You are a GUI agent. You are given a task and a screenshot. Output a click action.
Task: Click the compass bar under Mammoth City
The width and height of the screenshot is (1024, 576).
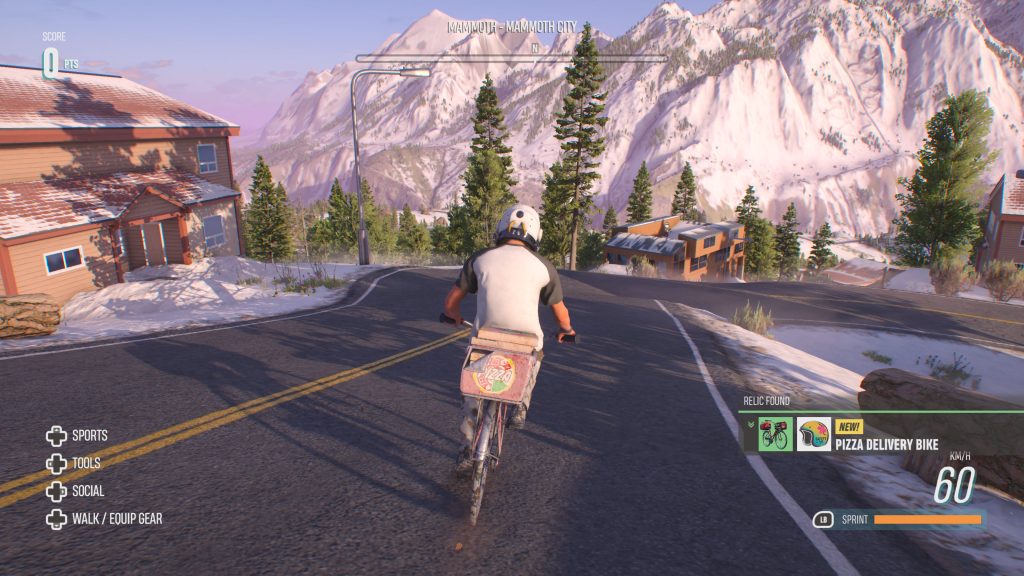point(511,58)
